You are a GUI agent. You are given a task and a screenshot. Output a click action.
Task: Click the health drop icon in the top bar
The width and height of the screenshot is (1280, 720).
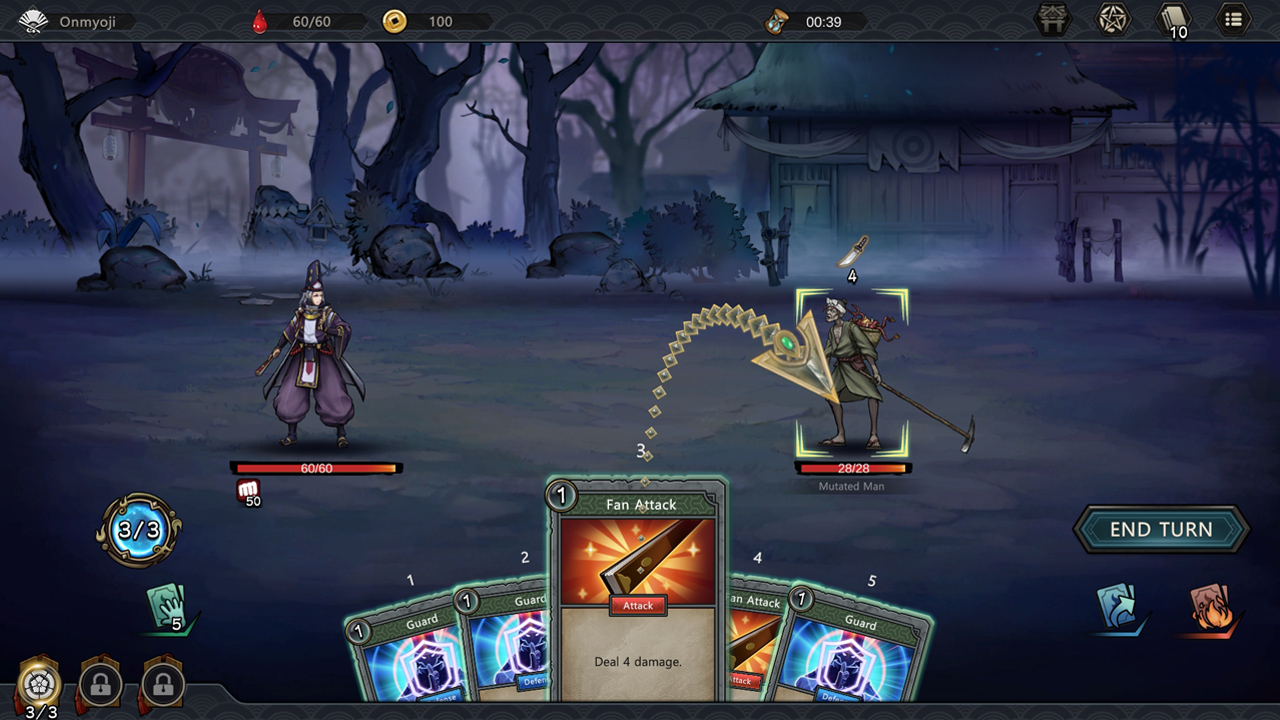[258, 20]
